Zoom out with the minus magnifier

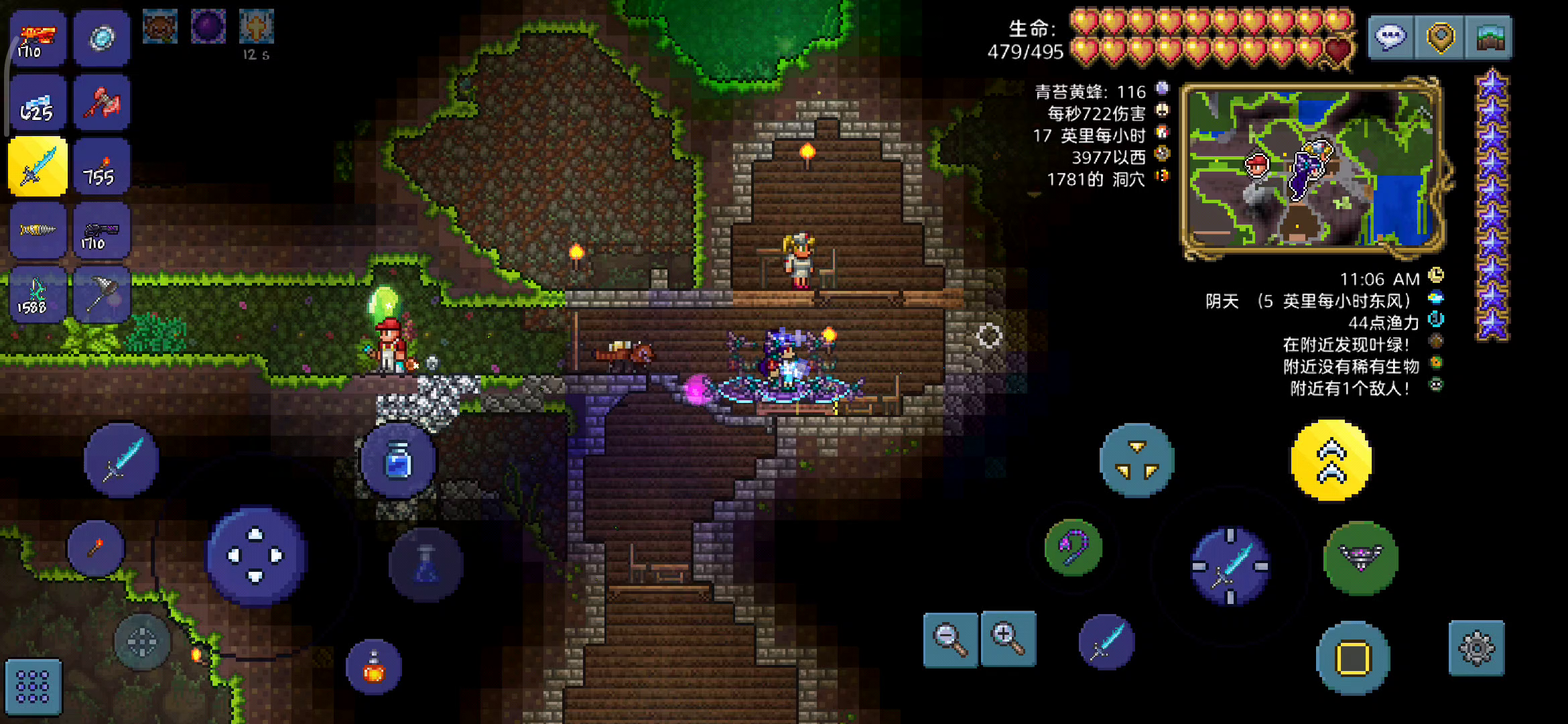(x=951, y=639)
